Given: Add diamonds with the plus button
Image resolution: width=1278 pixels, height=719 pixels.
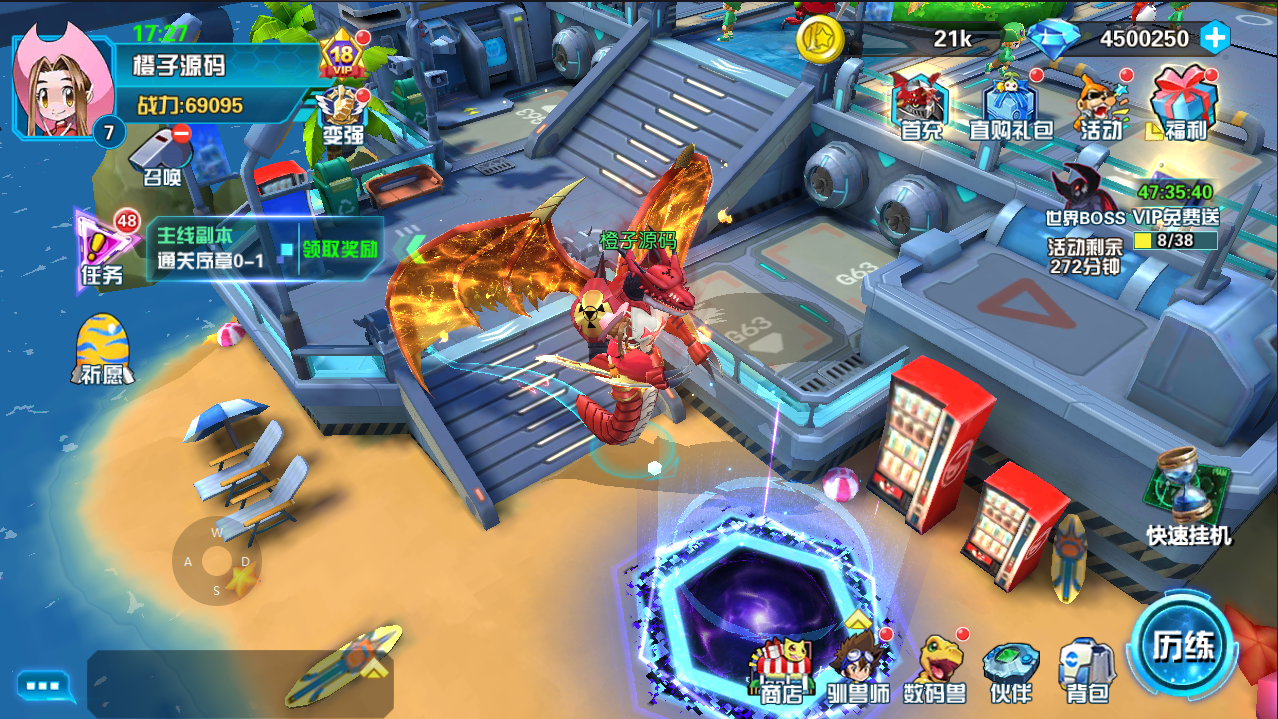Looking at the screenshot, I should coord(1215,38).
